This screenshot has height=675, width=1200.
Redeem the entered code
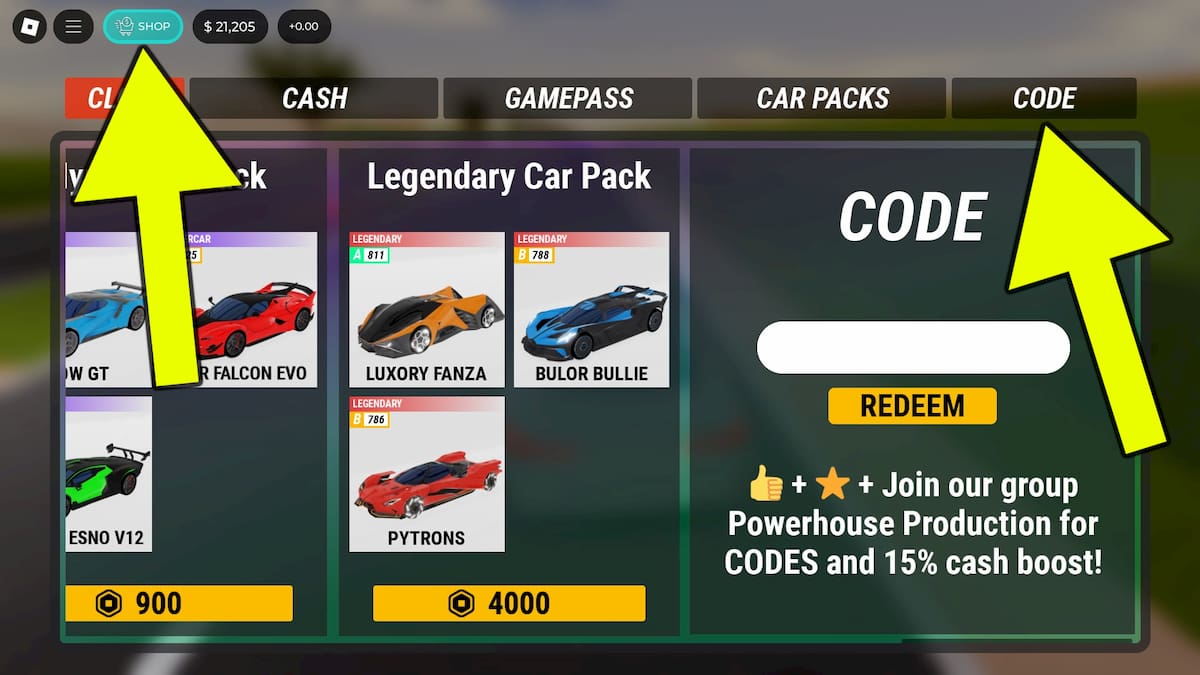(x=912, y=406)
